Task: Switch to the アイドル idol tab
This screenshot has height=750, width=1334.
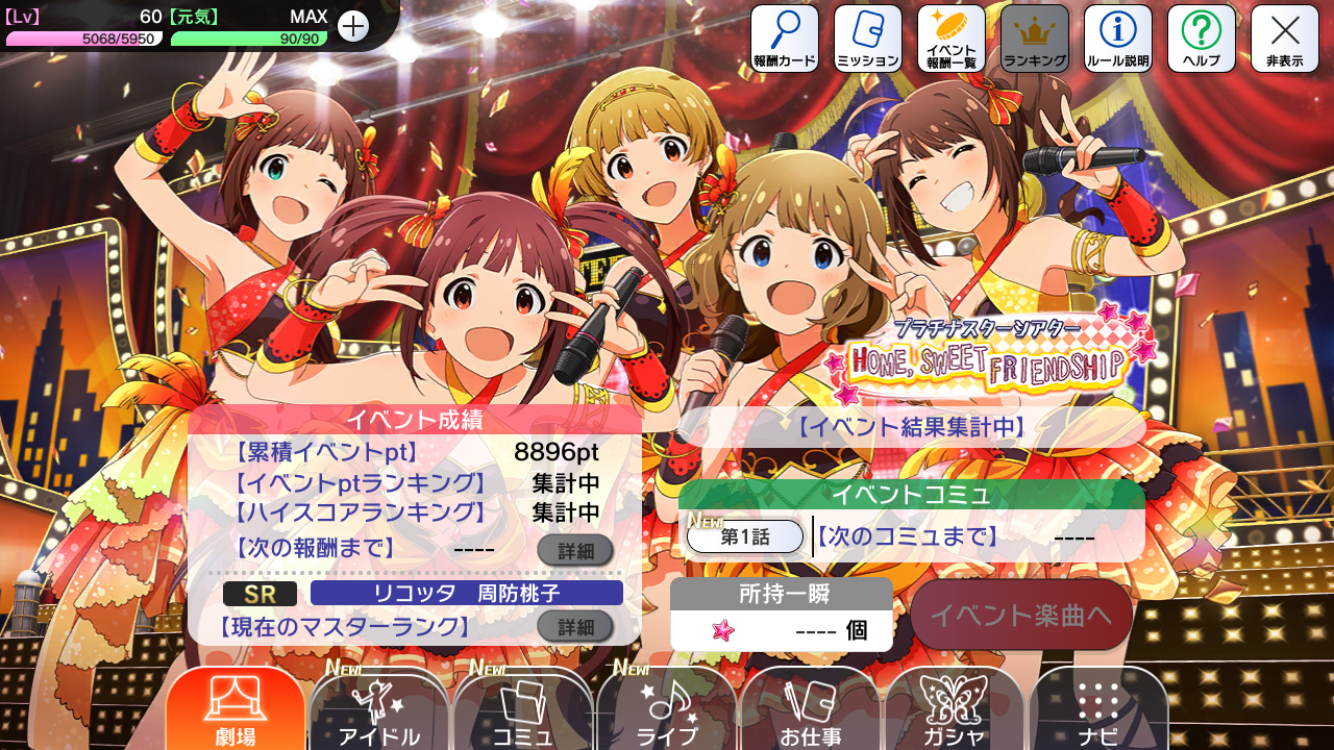Action: [379, 710]
